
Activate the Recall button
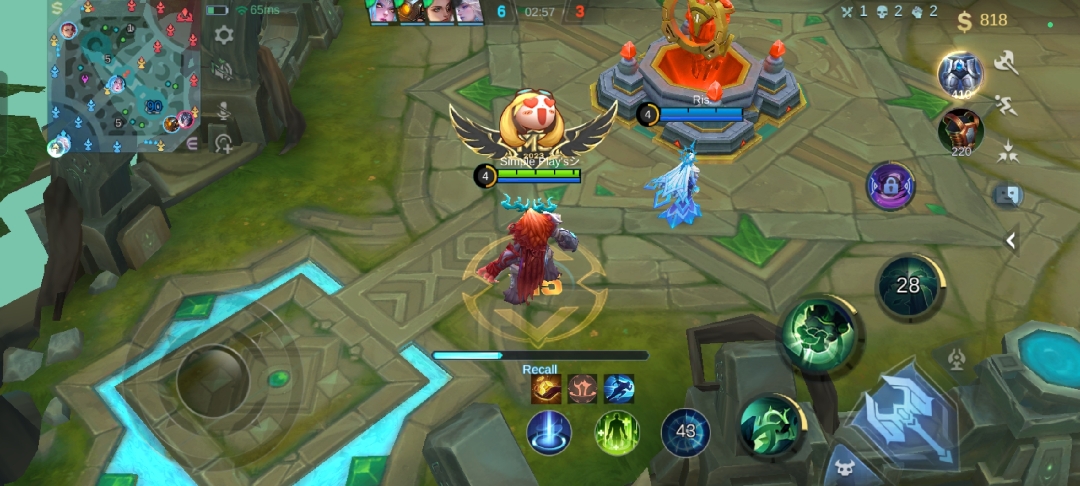click(x=549, y=433)
